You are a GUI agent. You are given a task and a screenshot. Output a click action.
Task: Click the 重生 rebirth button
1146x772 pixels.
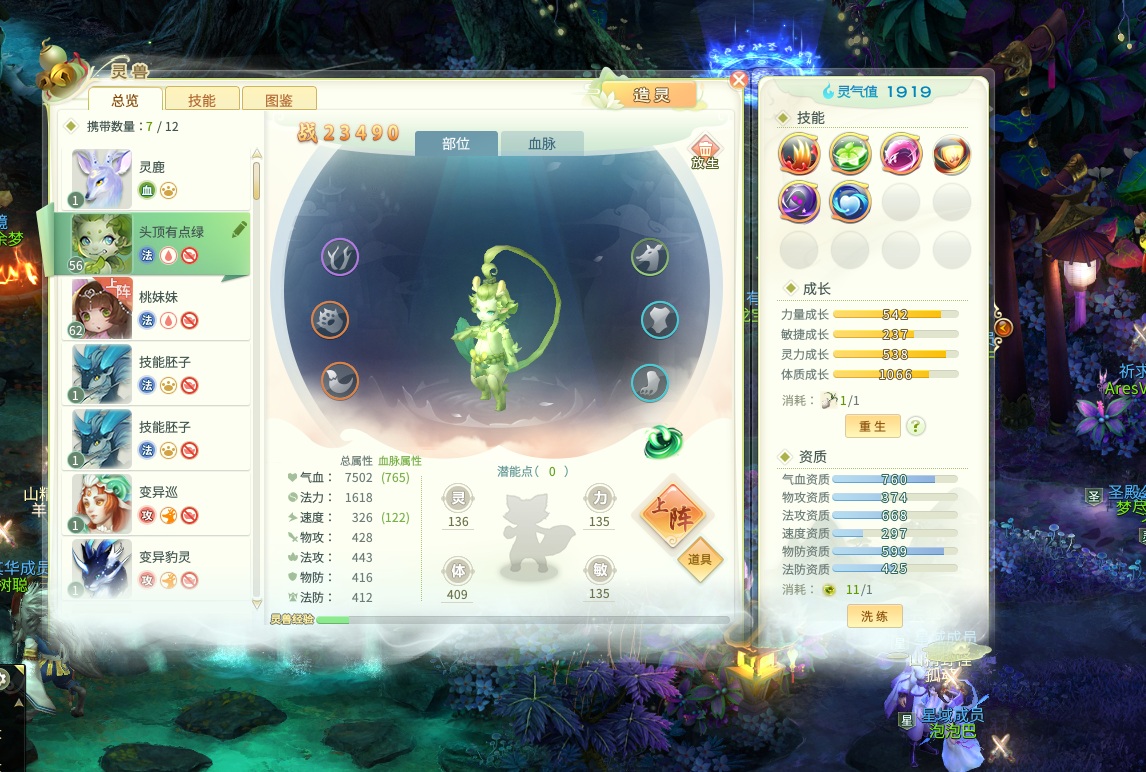pos(873,426)
